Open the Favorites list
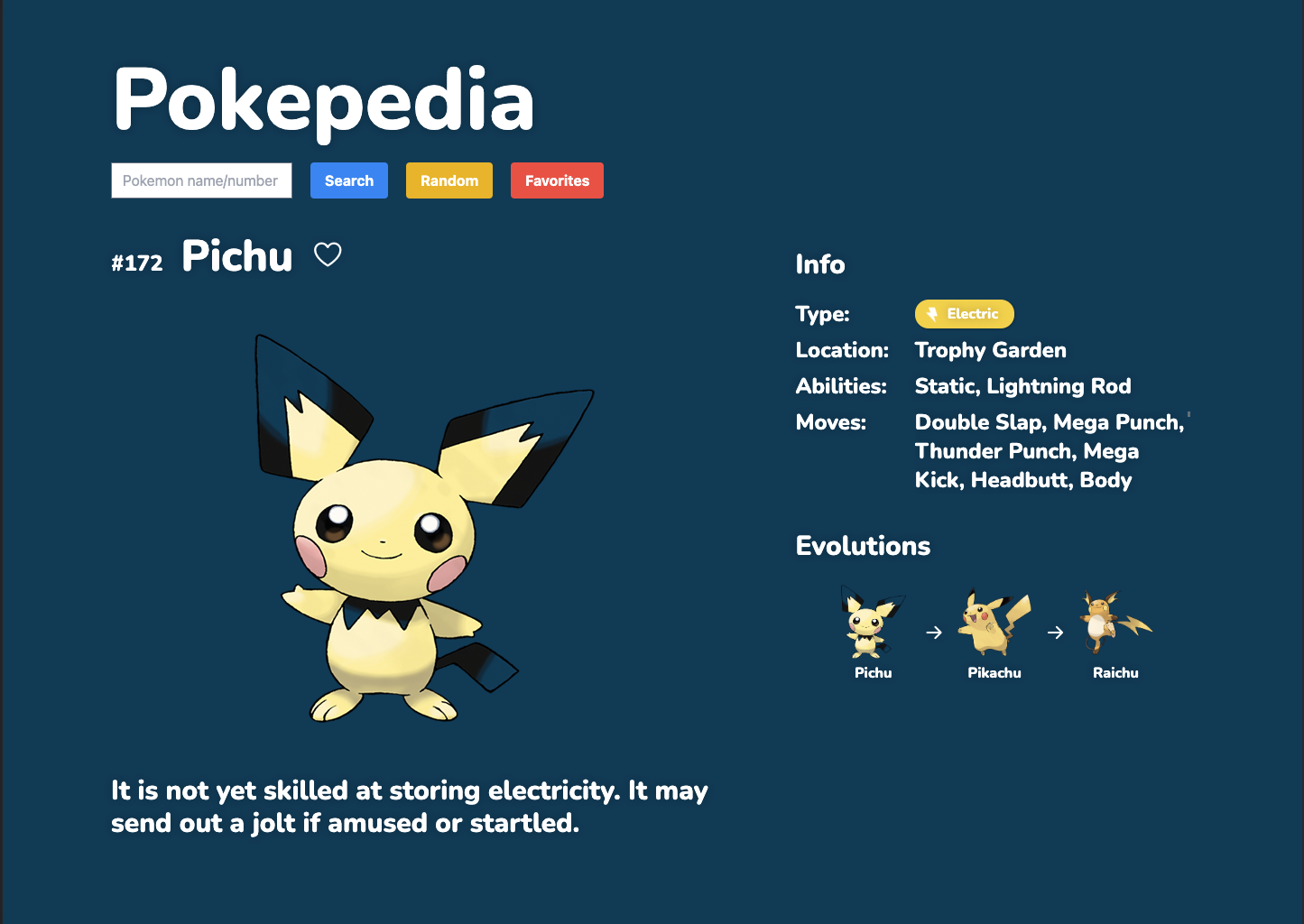This screenshot has width=1304, height=924. (557, 180)
